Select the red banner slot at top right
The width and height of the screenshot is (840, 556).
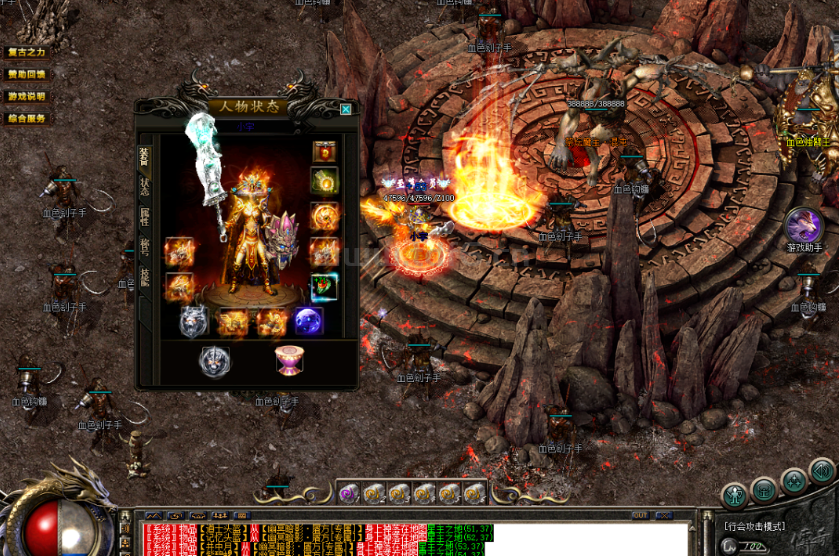(x=324, y=151)
